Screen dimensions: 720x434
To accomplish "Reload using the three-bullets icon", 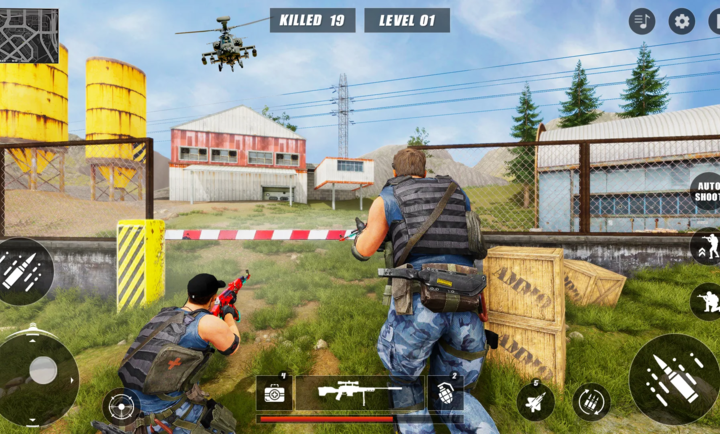I will [x=592, y=402].
